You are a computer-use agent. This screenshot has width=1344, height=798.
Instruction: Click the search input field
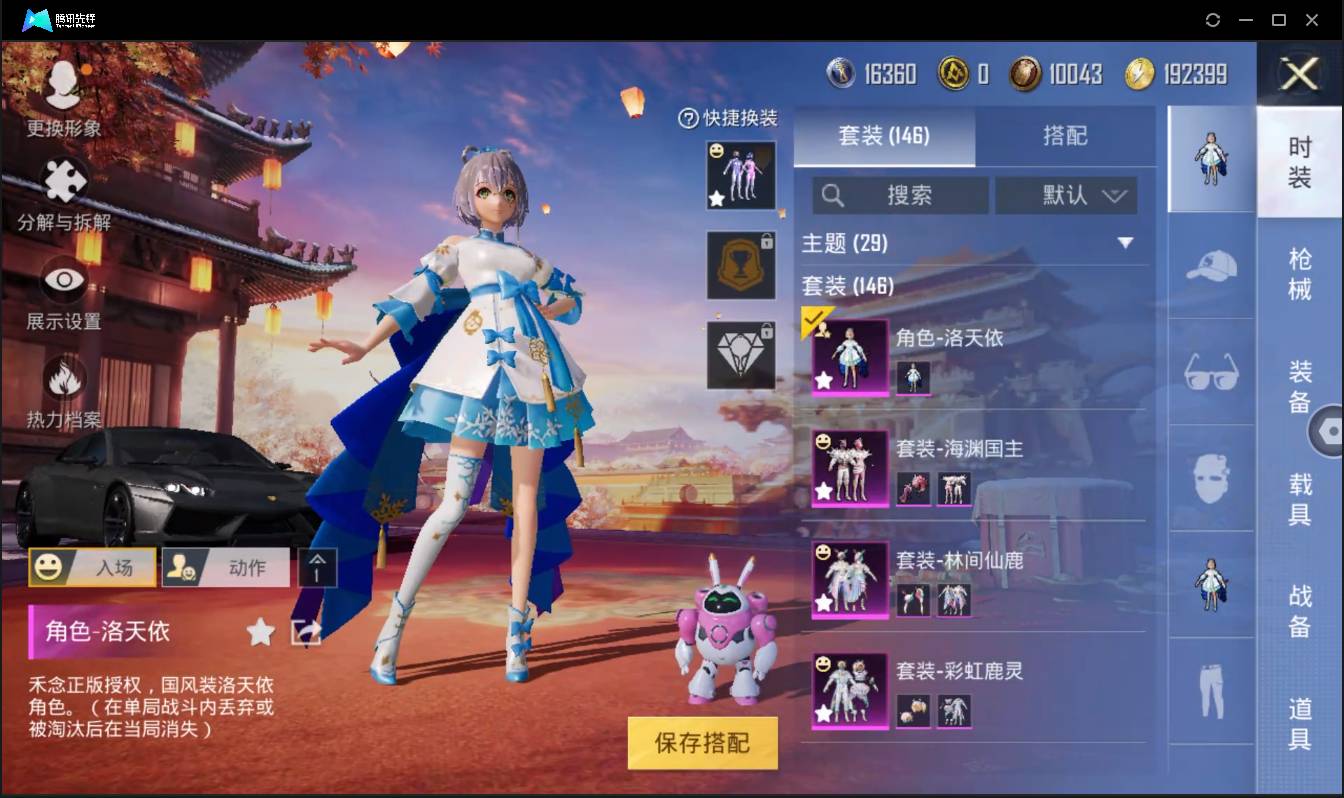(x=900, y=195)
